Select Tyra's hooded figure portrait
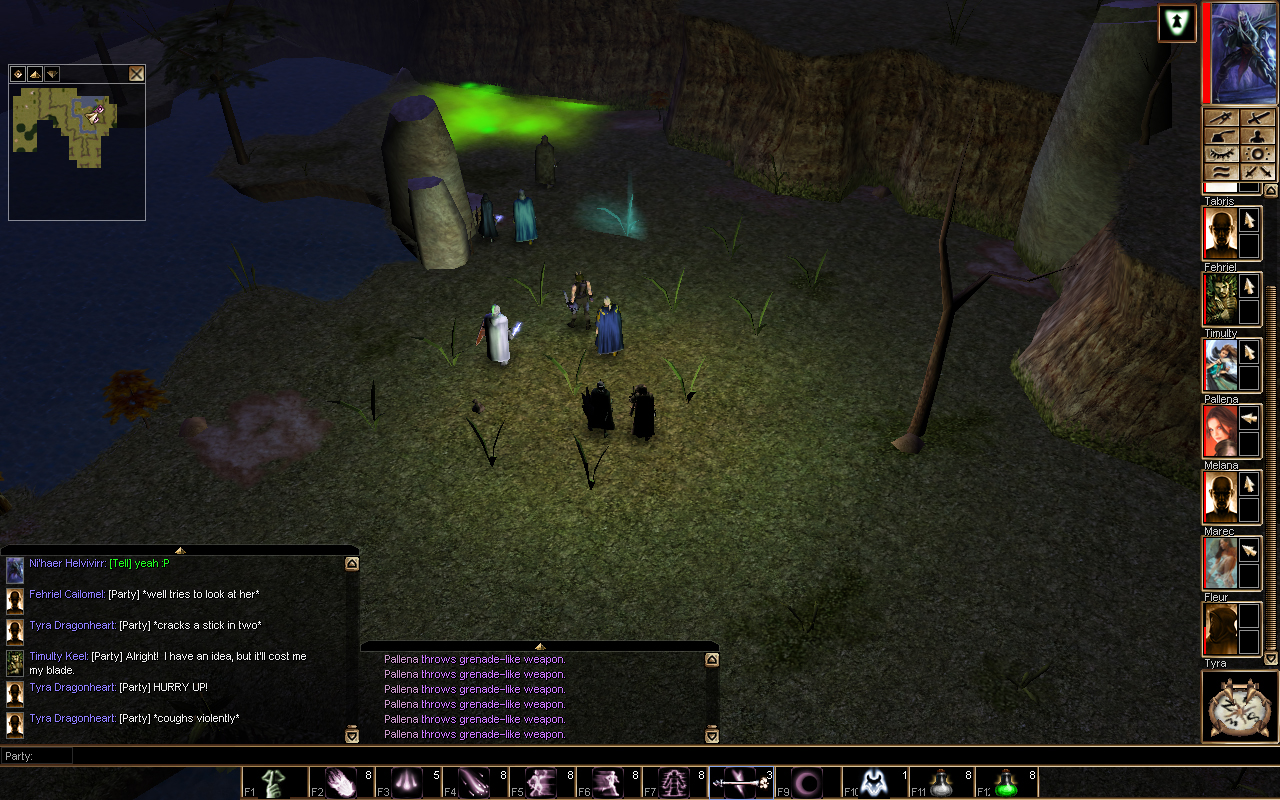The height and width of the screenshot is (800, 1280). 1219,629
